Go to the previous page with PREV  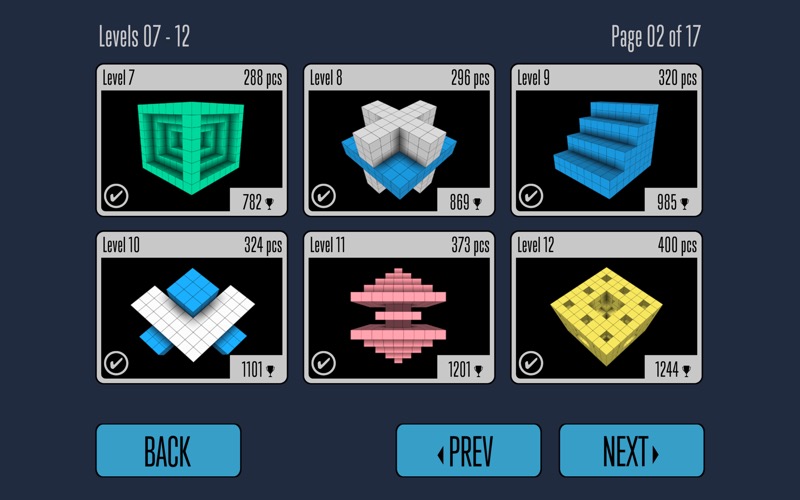(x=468, y=451)
